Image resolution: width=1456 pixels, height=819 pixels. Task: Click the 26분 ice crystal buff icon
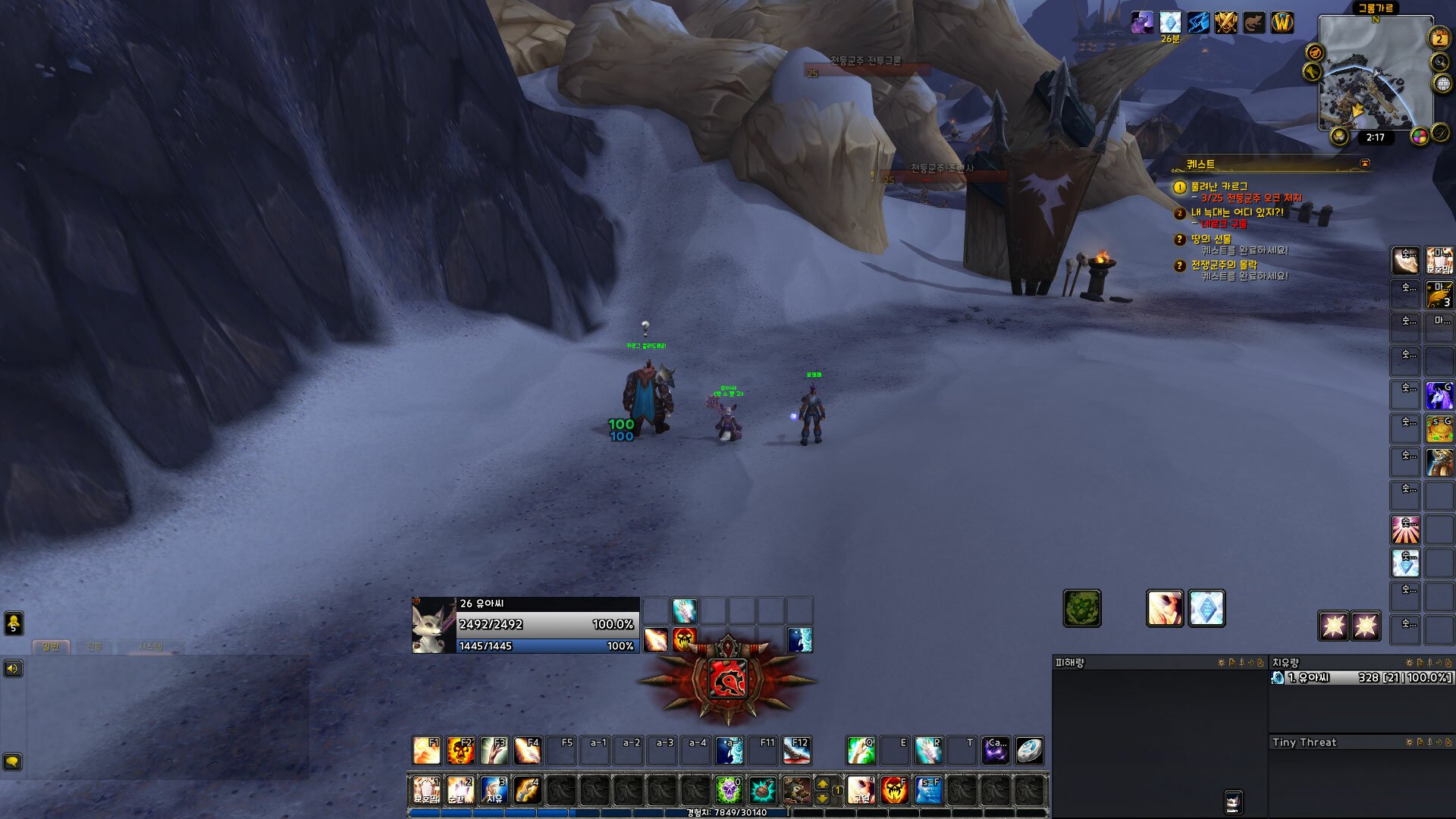click(x=1170, y=23)
